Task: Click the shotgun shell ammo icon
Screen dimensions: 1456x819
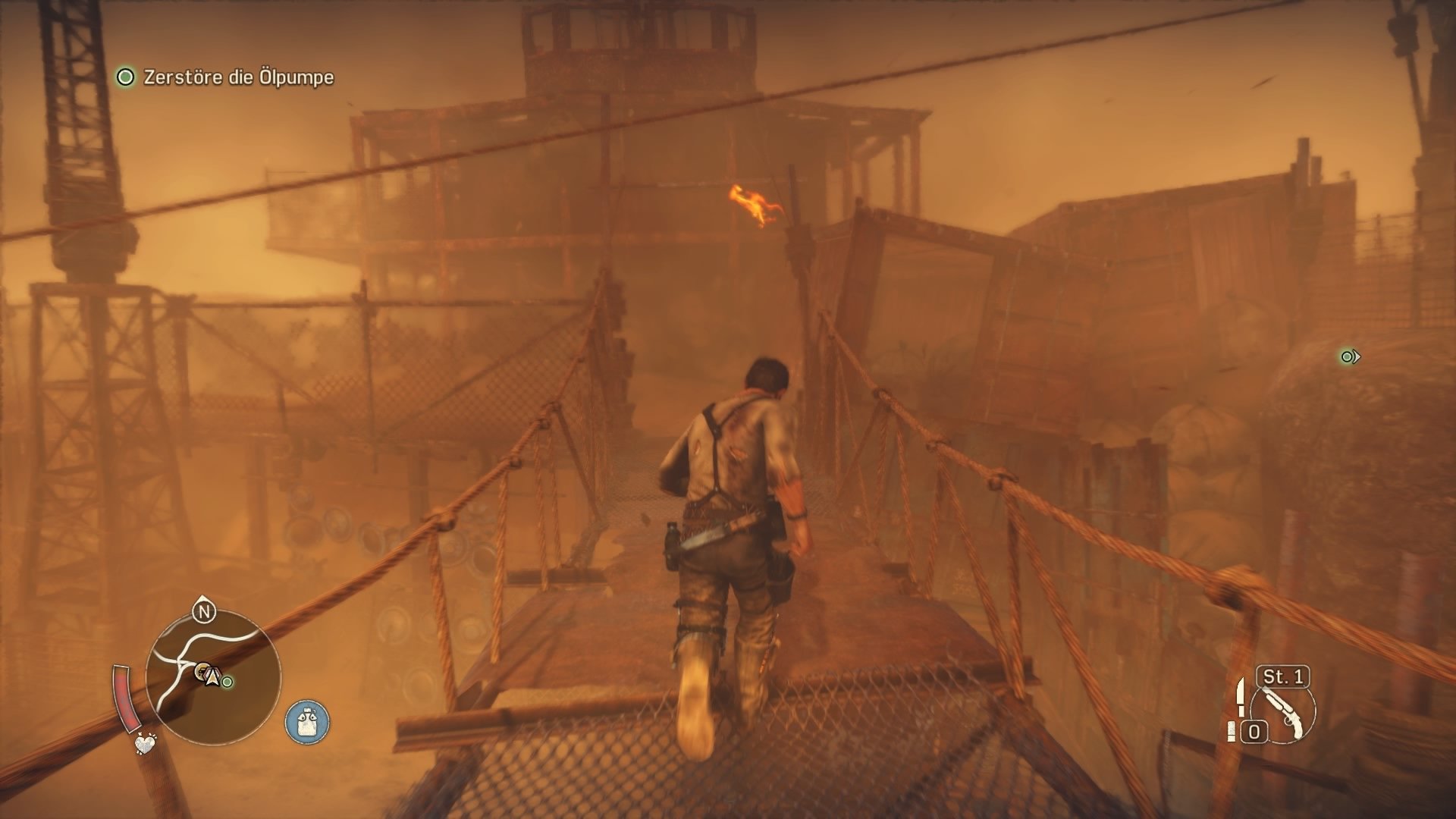Action: pyautogui.click(x=1232, y=733)
